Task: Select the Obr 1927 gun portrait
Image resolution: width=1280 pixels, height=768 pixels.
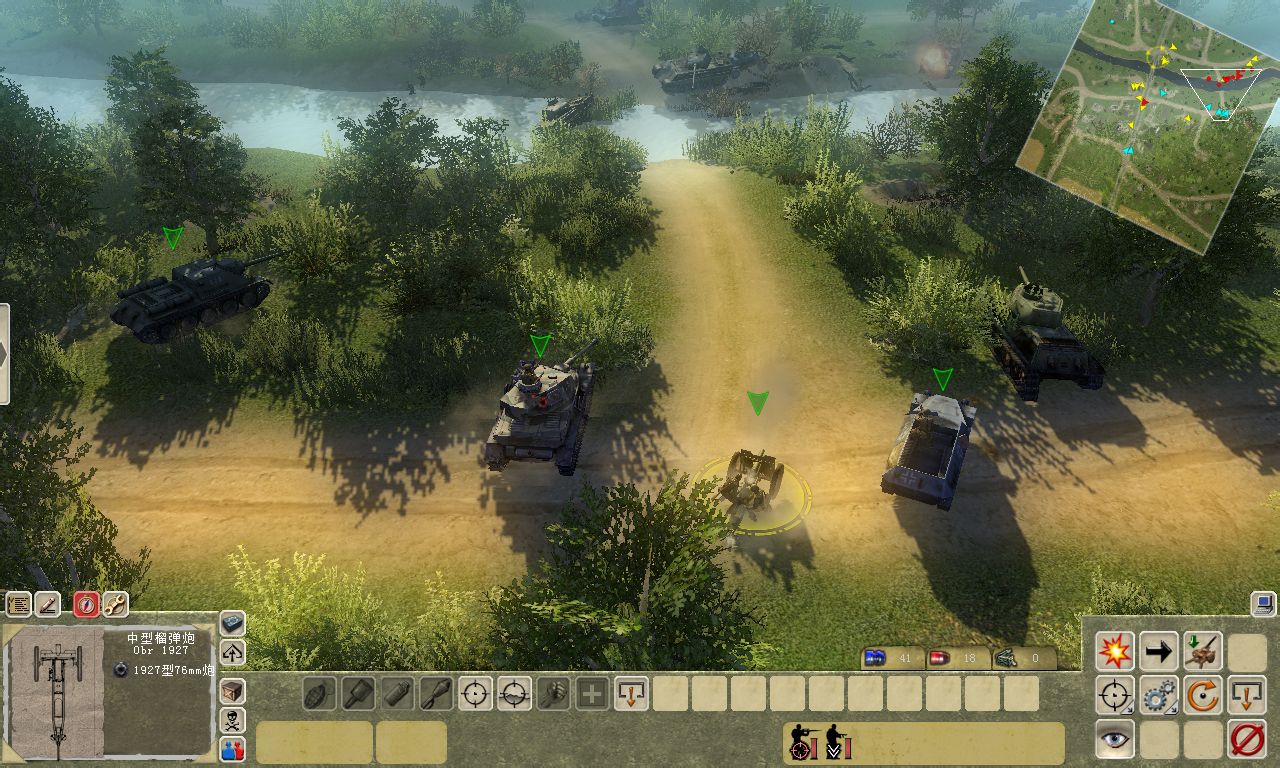Action: point(57,692)
